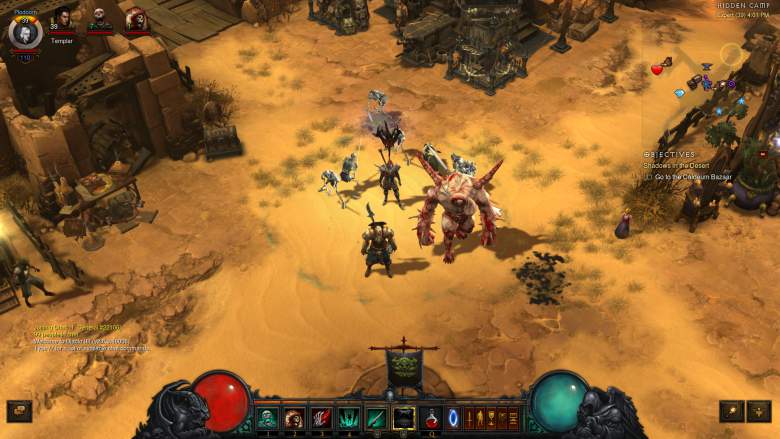This screenshot has width=780, height=439.
Task: Open the blue town portal
Action: point(454,418)
